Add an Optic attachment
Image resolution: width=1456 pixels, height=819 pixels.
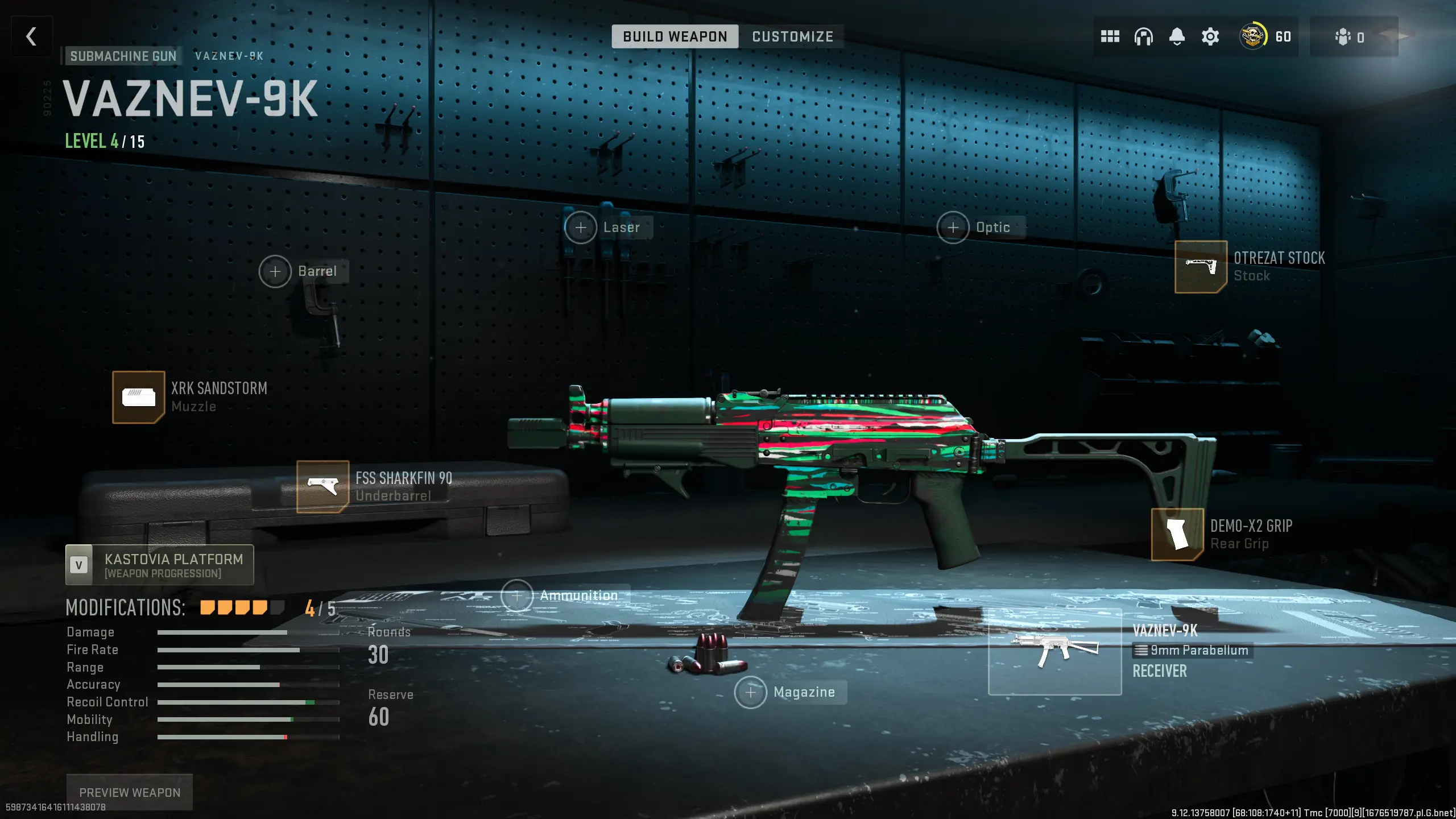(x=953, y=227)
